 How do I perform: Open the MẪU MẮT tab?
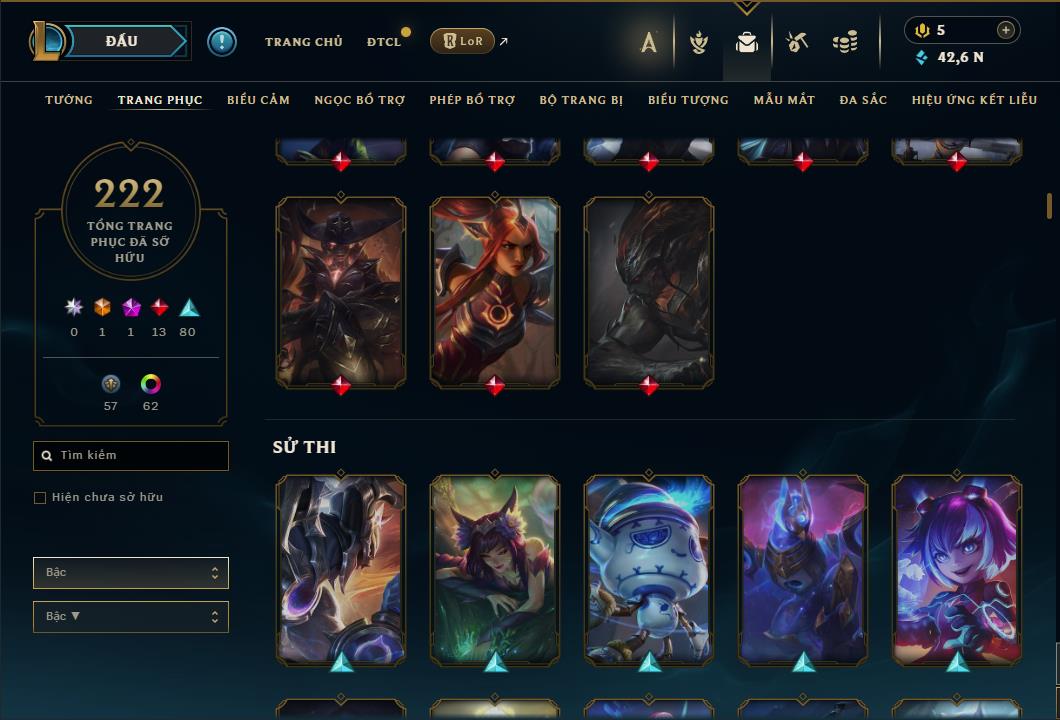tap(784, 100)
